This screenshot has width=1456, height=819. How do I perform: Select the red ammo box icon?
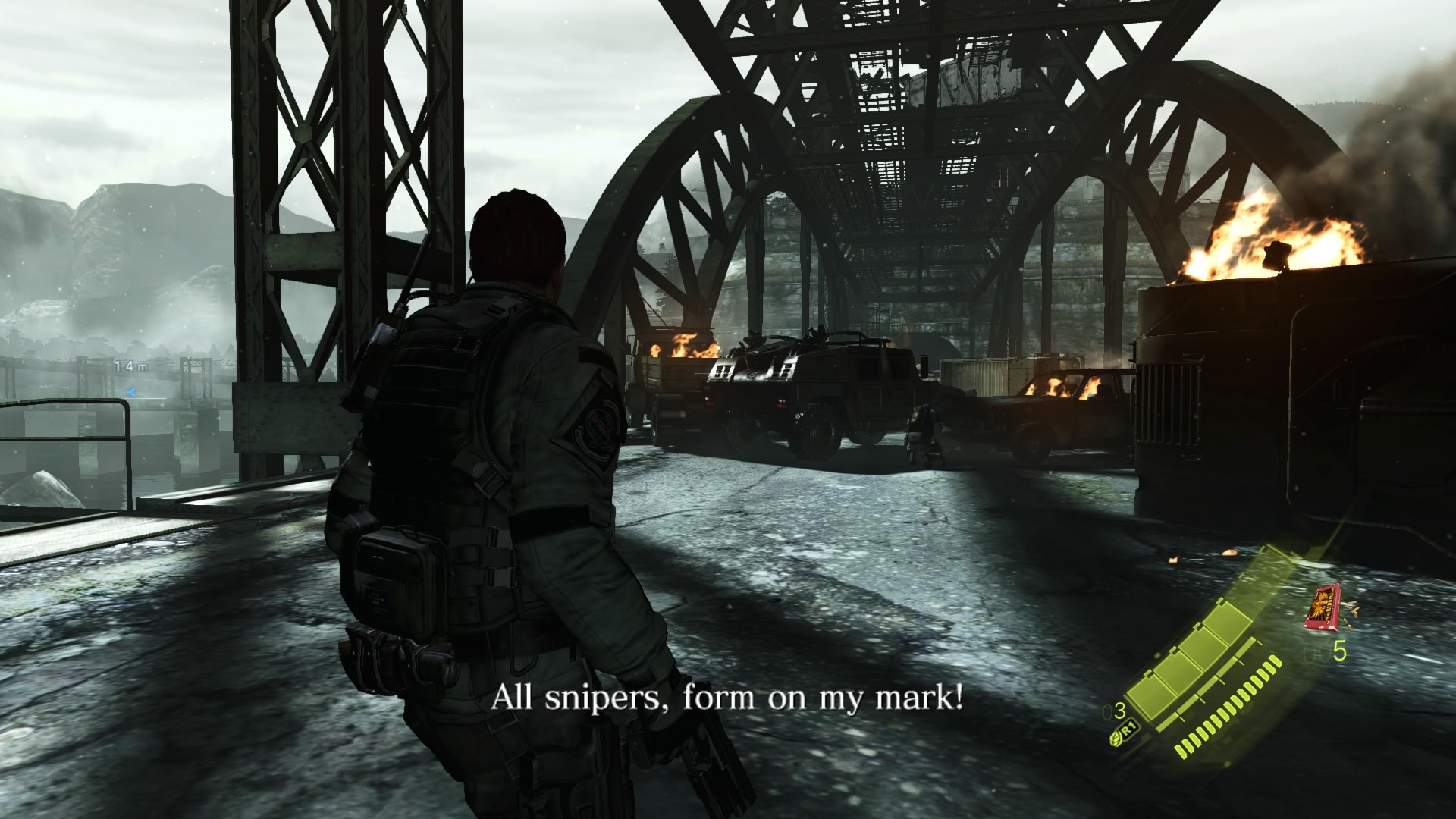point(1322,607)
